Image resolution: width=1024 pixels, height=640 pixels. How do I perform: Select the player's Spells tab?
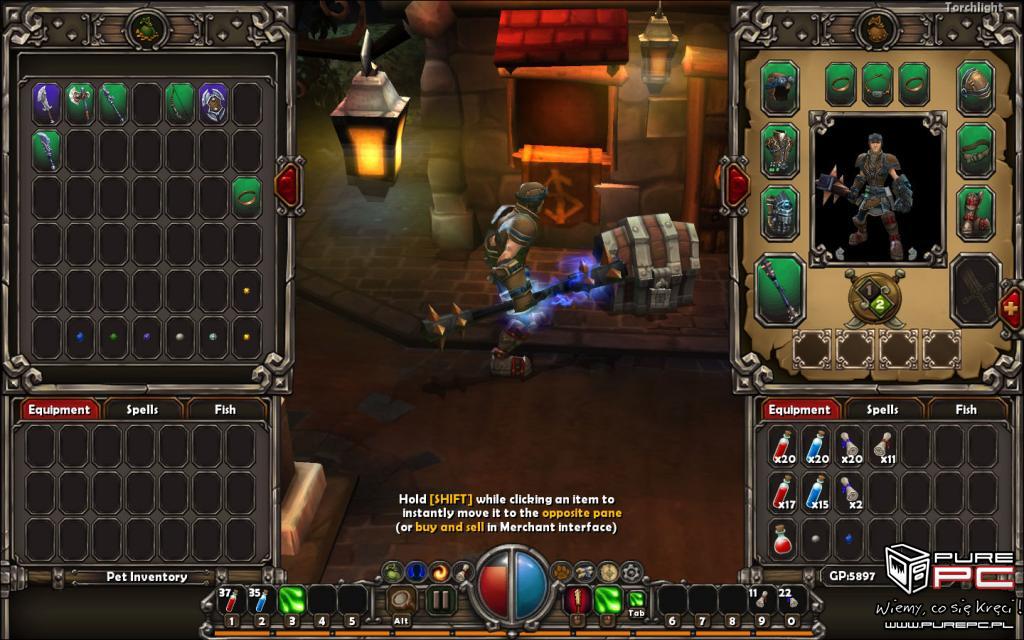pos(881,409)
